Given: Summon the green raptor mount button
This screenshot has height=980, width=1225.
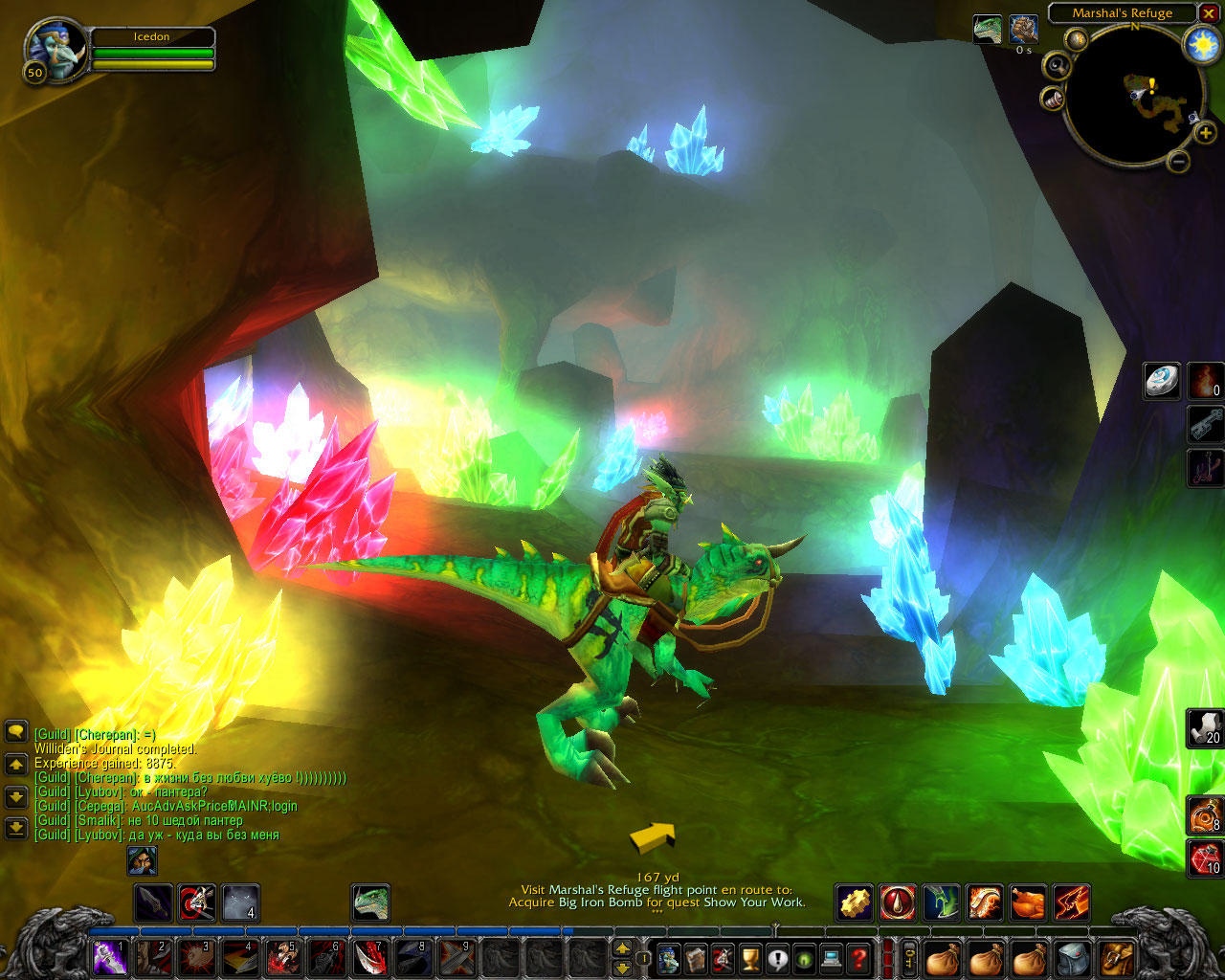Looking at the screenshot, I should click(x=370, y=902).
